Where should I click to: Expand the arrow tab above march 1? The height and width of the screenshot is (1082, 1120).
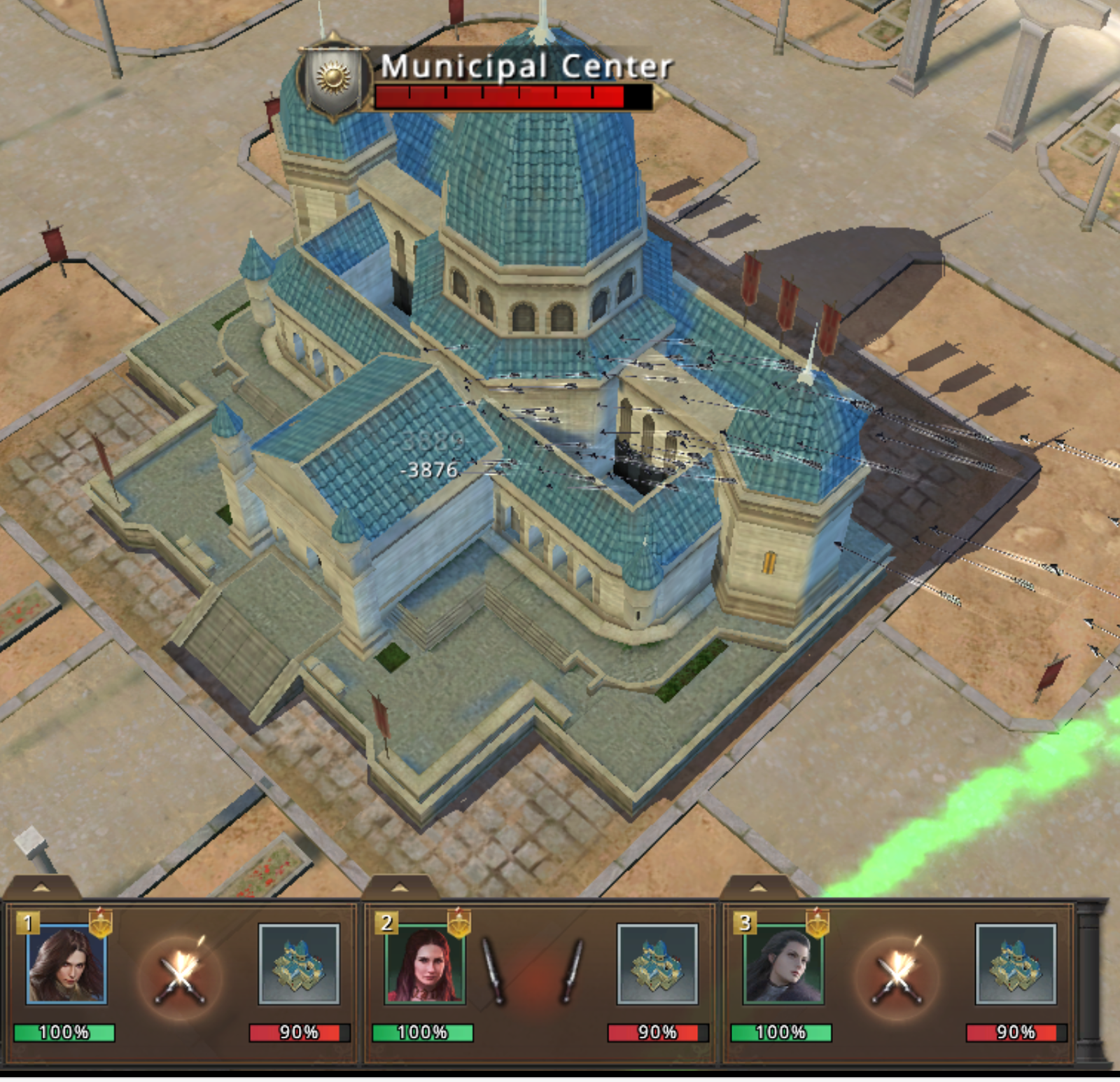tap(41, 888)
